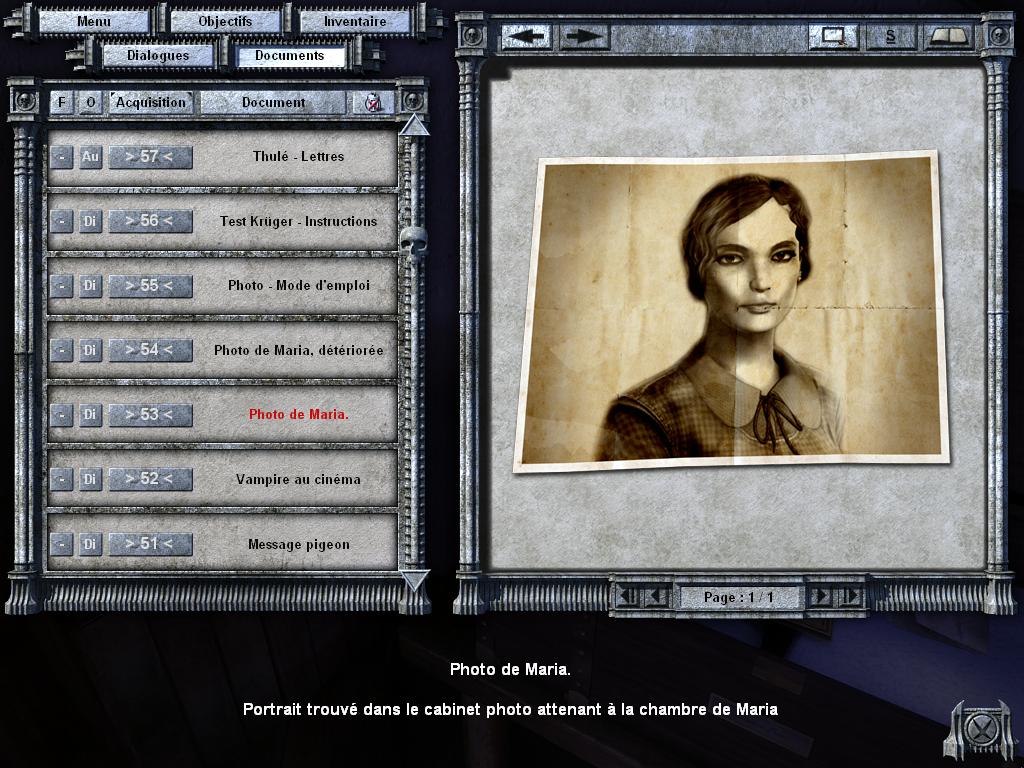Select Test Krüger - Instructions entry
Image resolution: width=1024 pixels, height=768 pixels.
pyautogui.click(x=298, y=221)
